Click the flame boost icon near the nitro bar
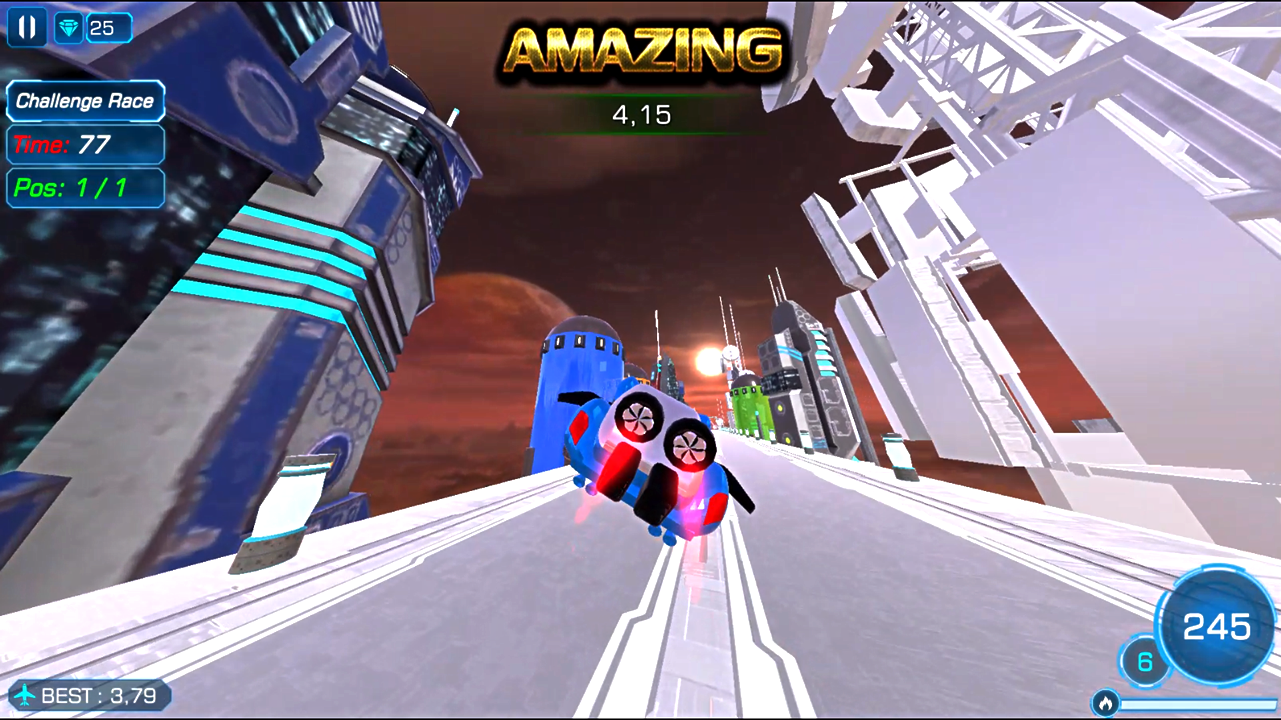 [x=1106, y=702]
